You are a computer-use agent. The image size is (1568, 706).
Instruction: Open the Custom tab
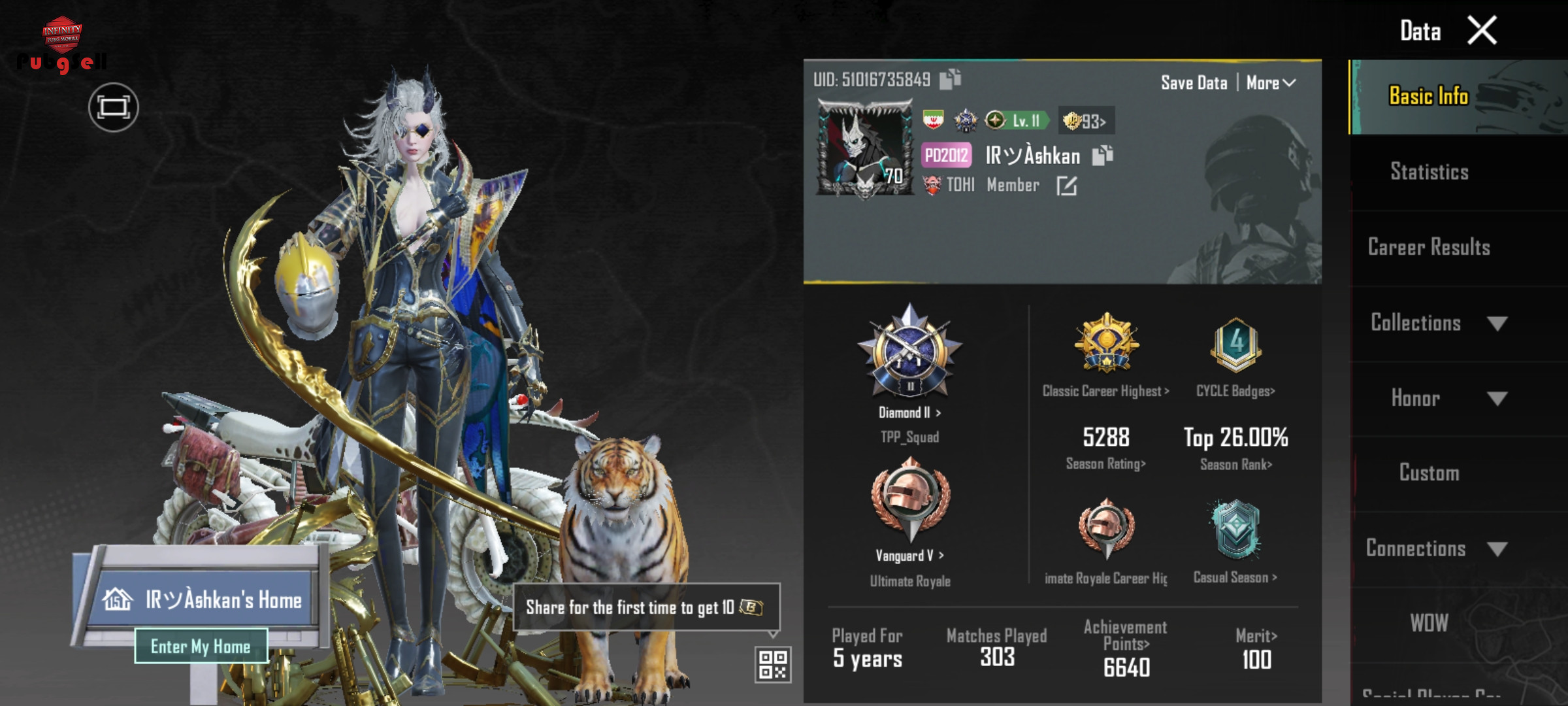tap(1429, 473)
